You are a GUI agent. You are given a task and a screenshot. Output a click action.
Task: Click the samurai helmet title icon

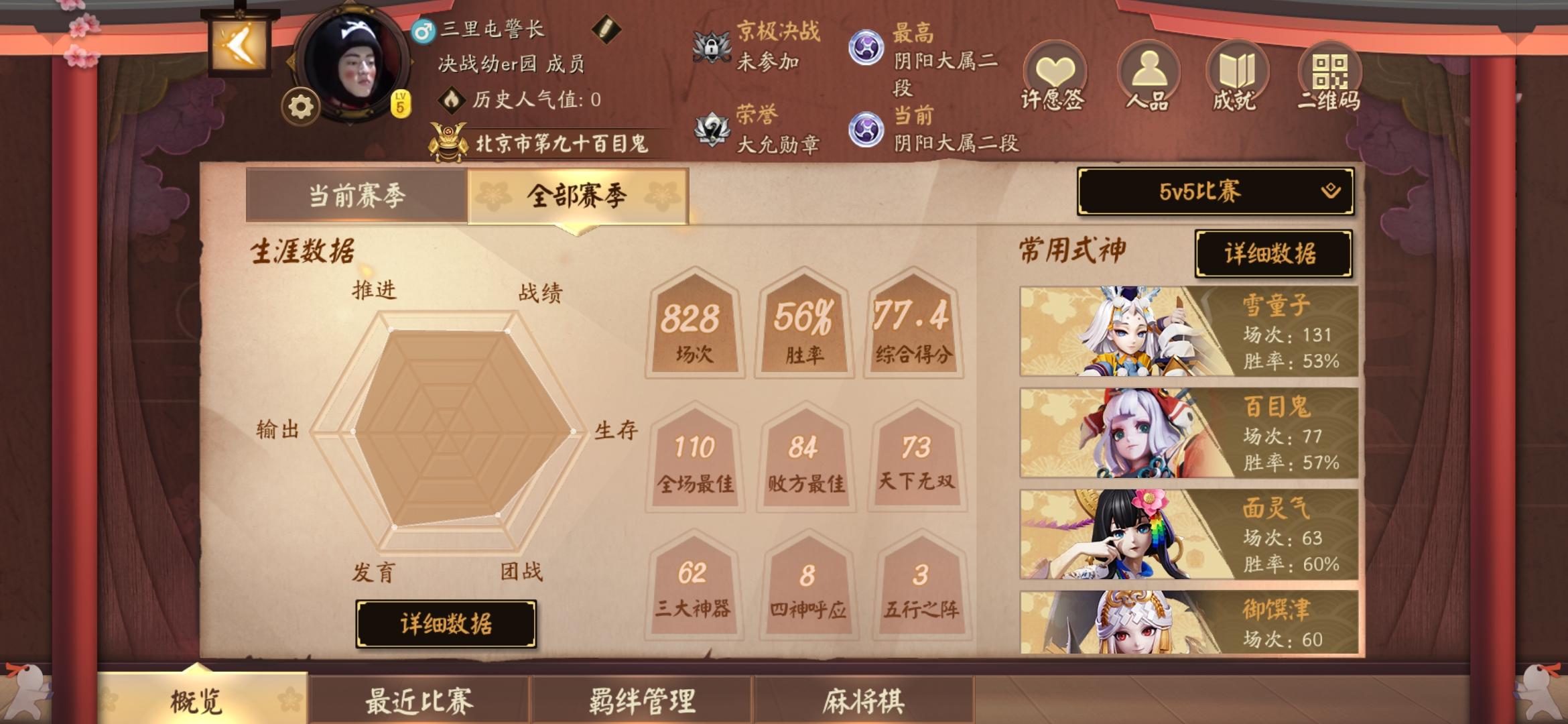(x=448, y=141)
